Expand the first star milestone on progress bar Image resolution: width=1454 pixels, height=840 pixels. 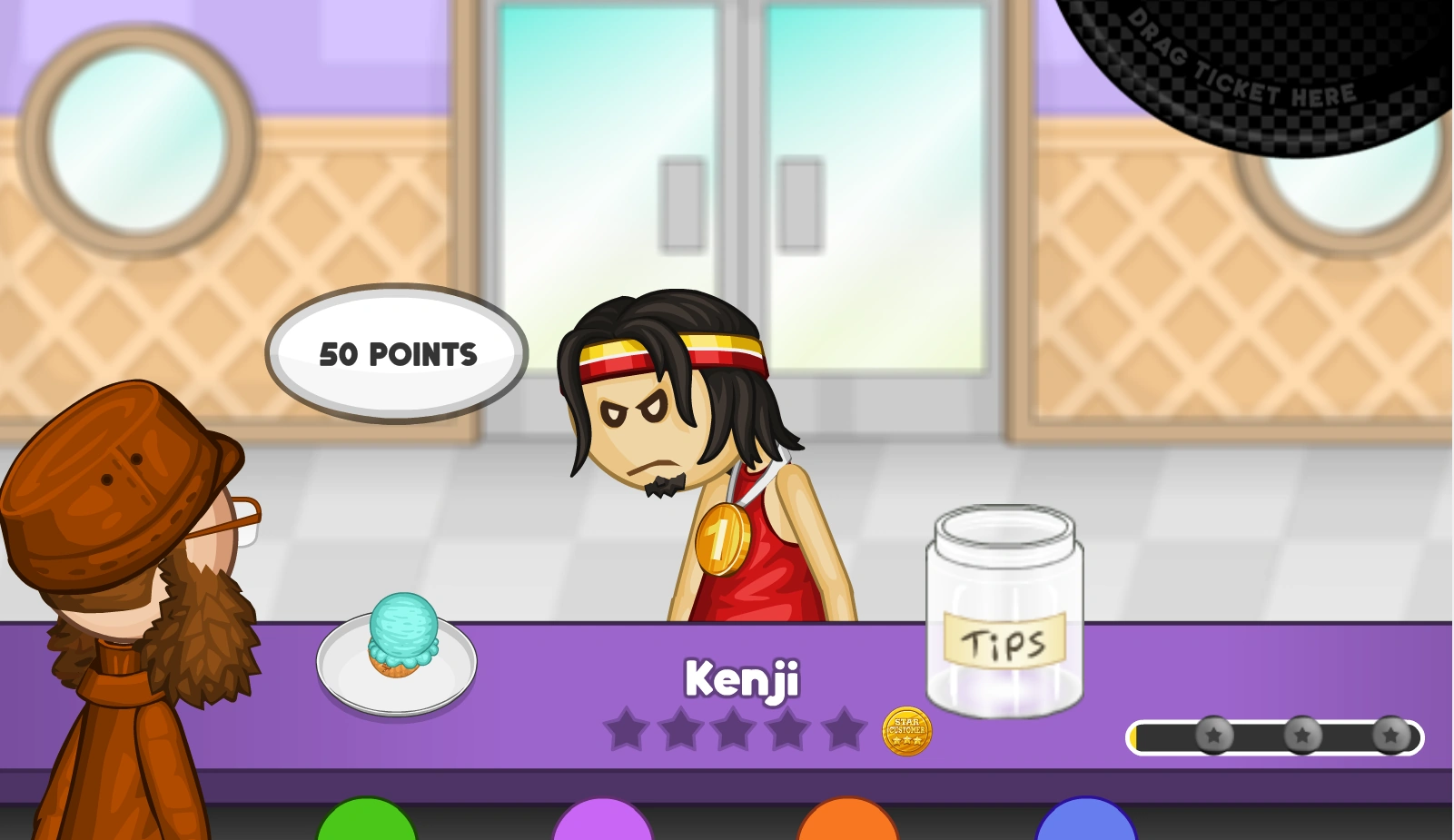(1214, 736)
